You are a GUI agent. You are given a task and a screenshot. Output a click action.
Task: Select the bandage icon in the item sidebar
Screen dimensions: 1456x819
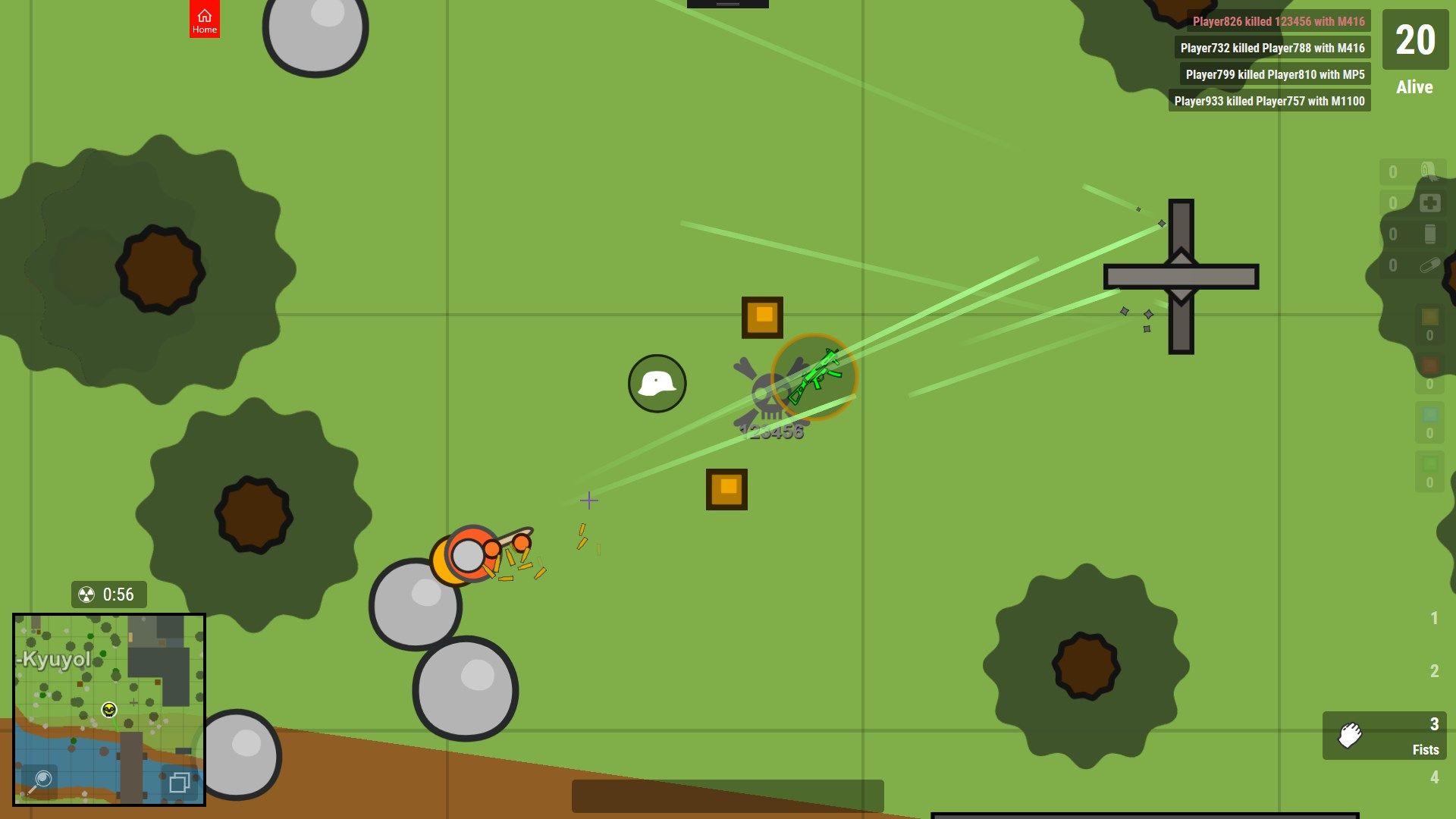click(1429, 168)
